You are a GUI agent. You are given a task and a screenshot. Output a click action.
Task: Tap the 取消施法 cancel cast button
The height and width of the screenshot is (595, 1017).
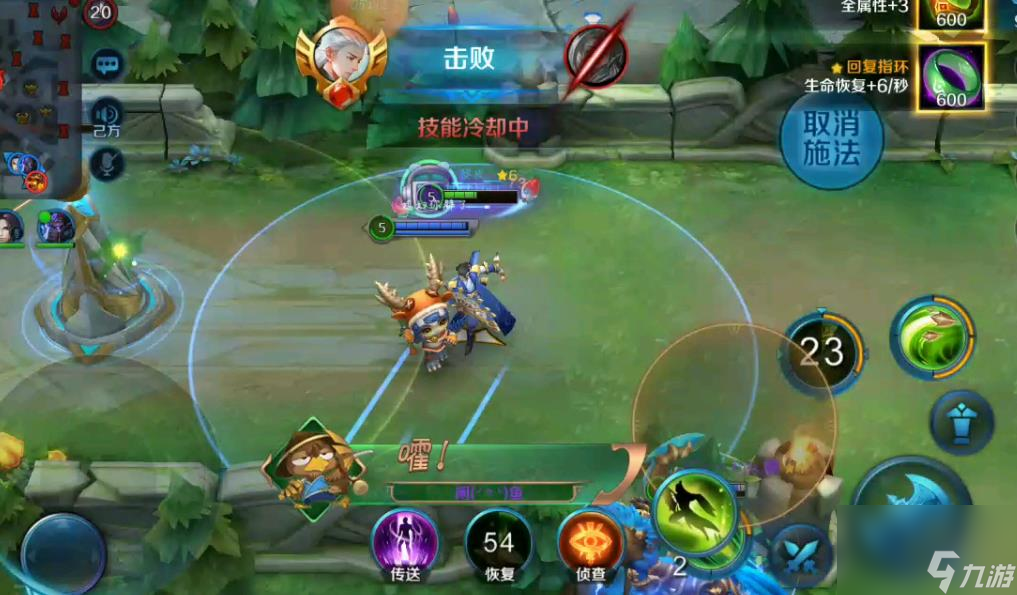(831, 138)
